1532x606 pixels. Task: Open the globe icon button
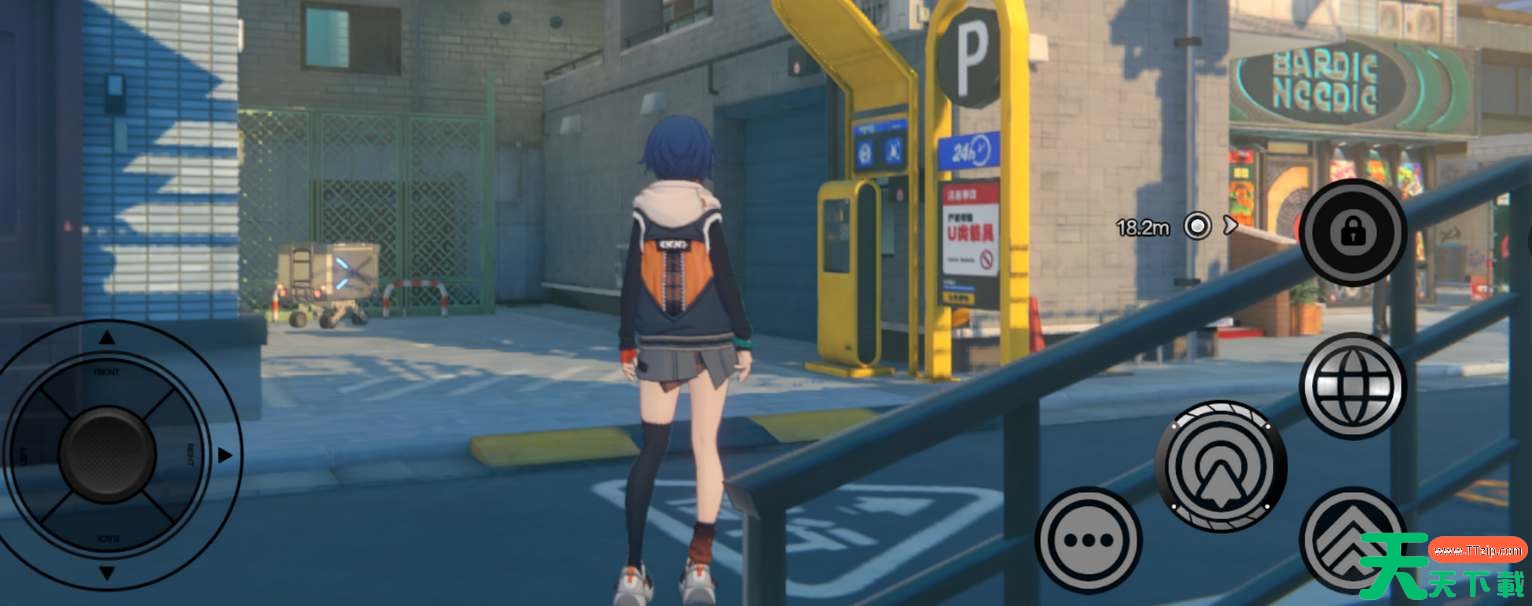pos(1352,385)
